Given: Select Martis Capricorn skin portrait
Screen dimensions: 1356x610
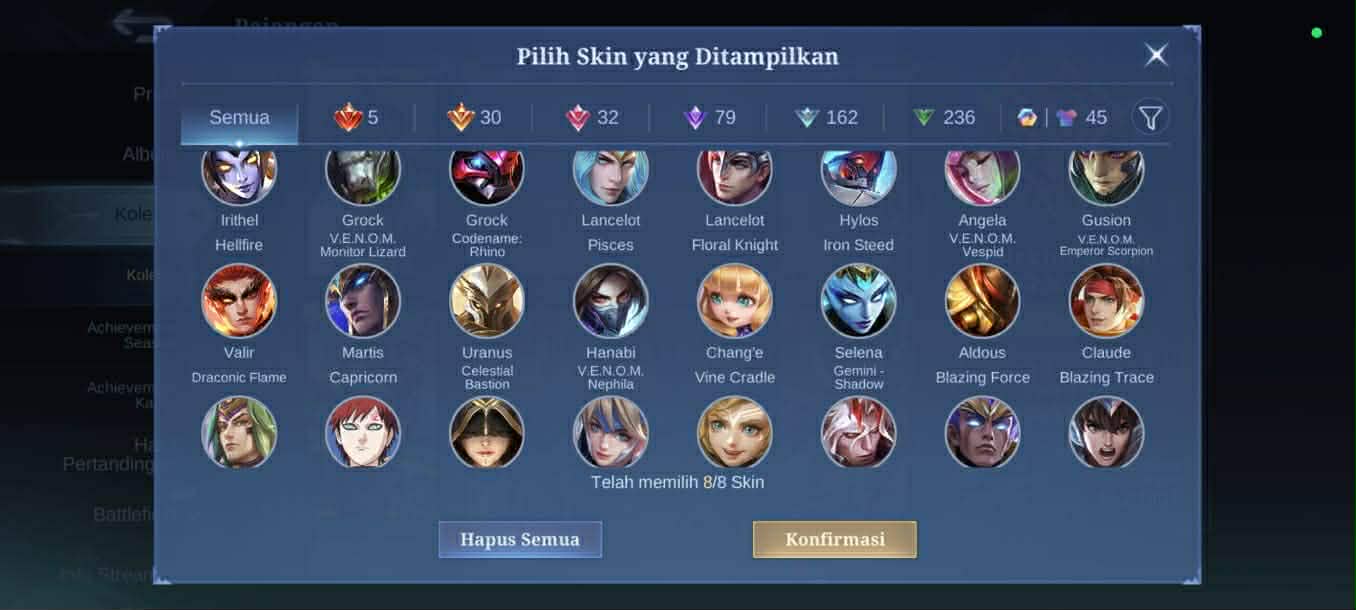Looking at the screenshot, I should pos(363,301).
